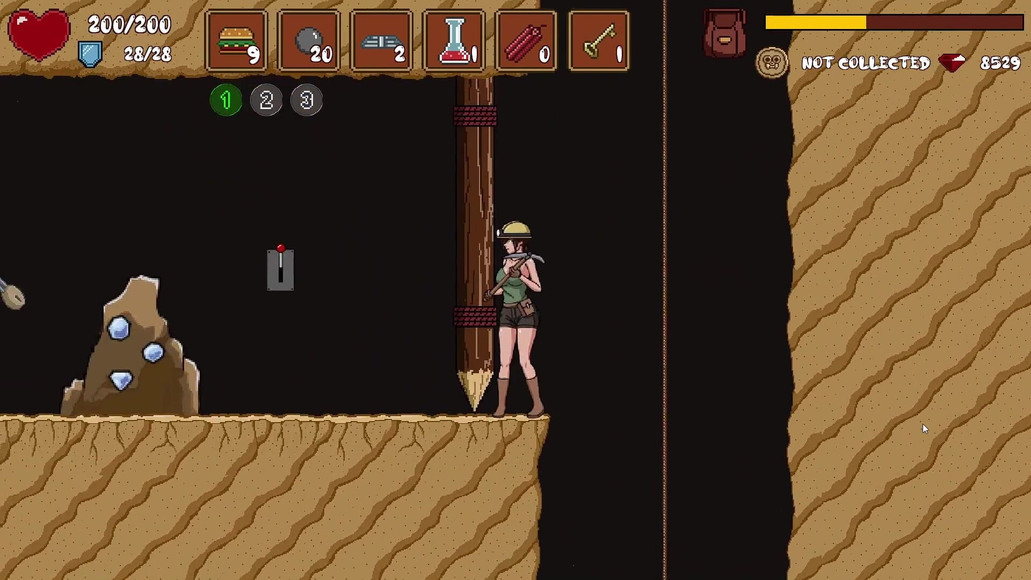Click the monkey idol collectible icon
The image size is (1031, 580).
click(x=771, y=63)
